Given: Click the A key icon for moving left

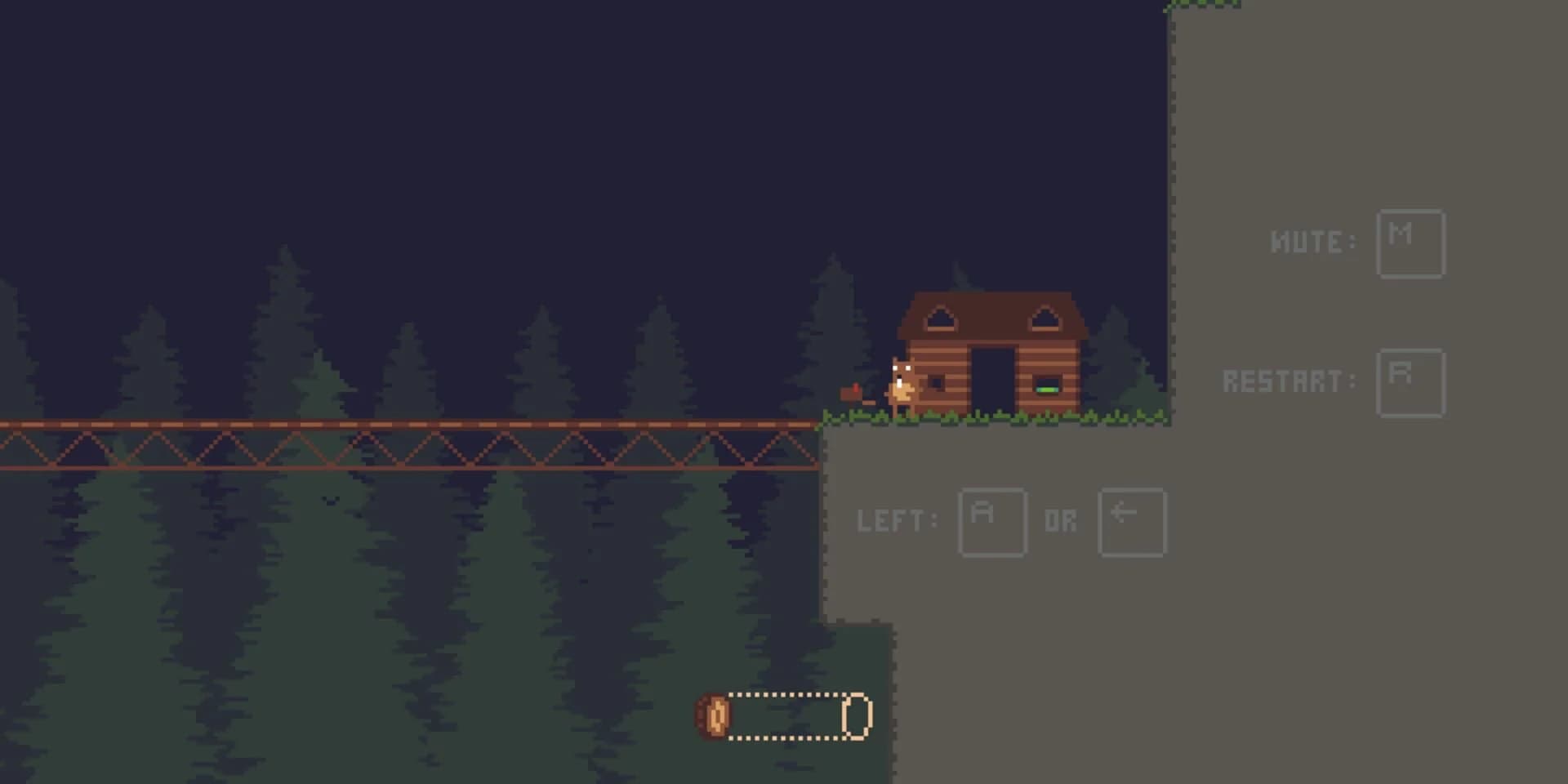Looking at the screenshot, I should click(991, 523).
